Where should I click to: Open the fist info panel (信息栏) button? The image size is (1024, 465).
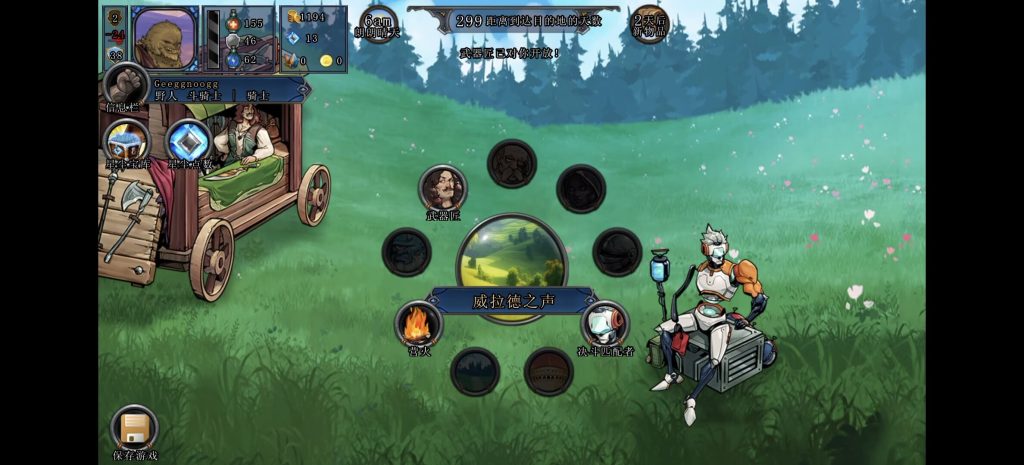point(127,83)
